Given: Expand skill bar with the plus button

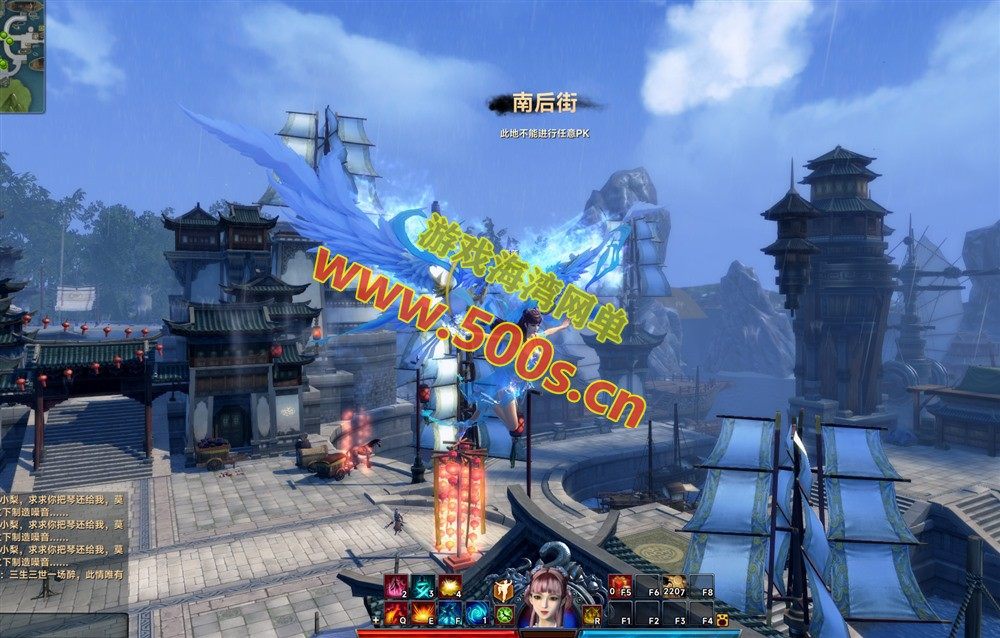Looking at the screenshot, I should coord(377,621).
